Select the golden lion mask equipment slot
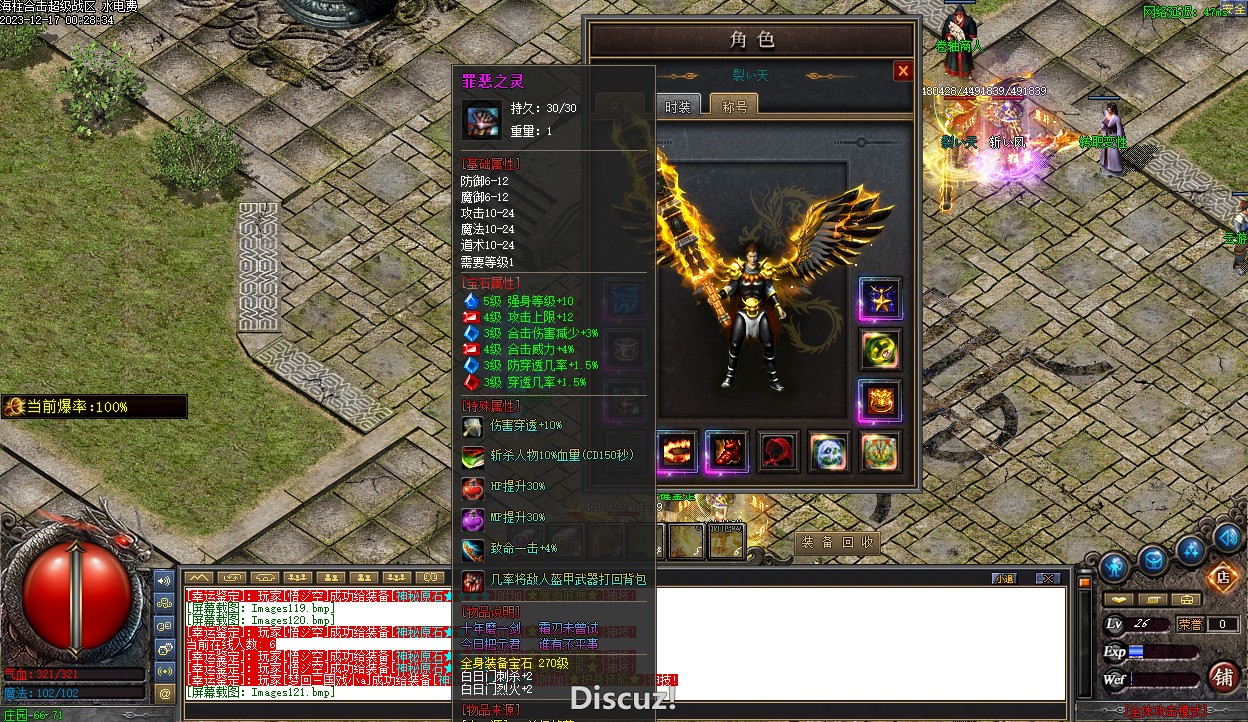The width and height of the screenshot is (1248, 722). pos(880,401)
